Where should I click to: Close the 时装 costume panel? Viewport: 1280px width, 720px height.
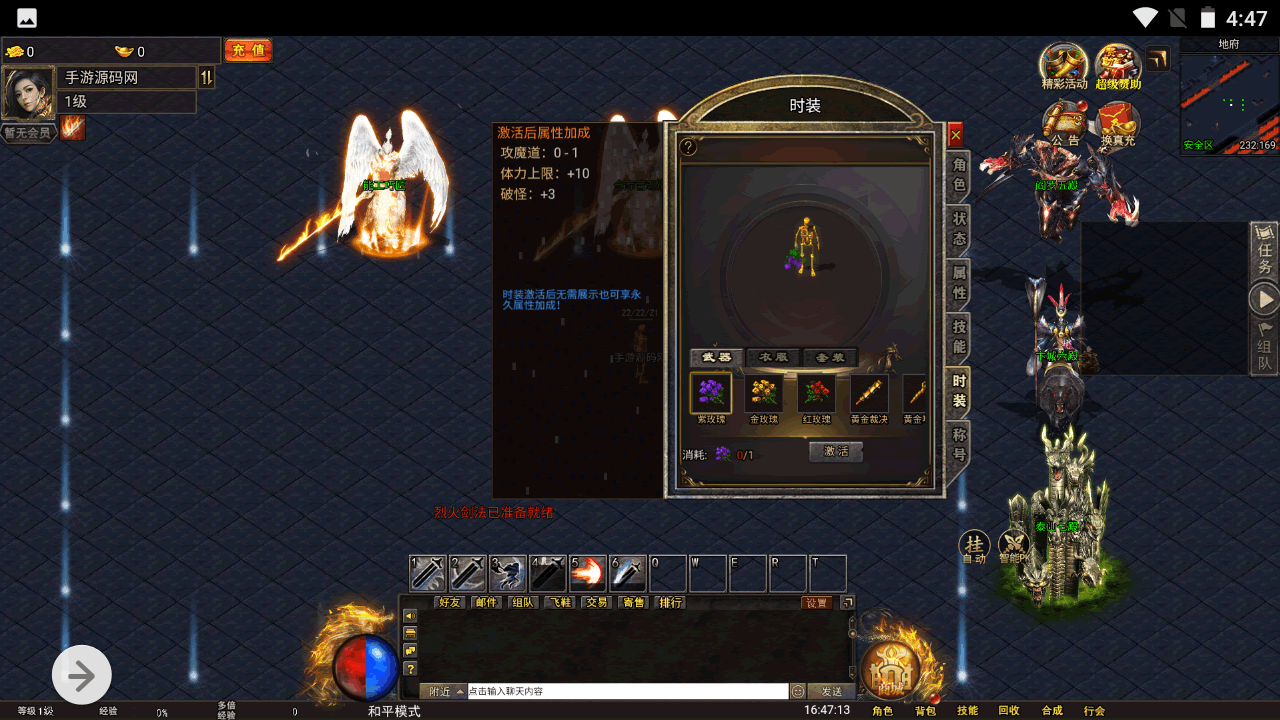[x=955, y=134]
